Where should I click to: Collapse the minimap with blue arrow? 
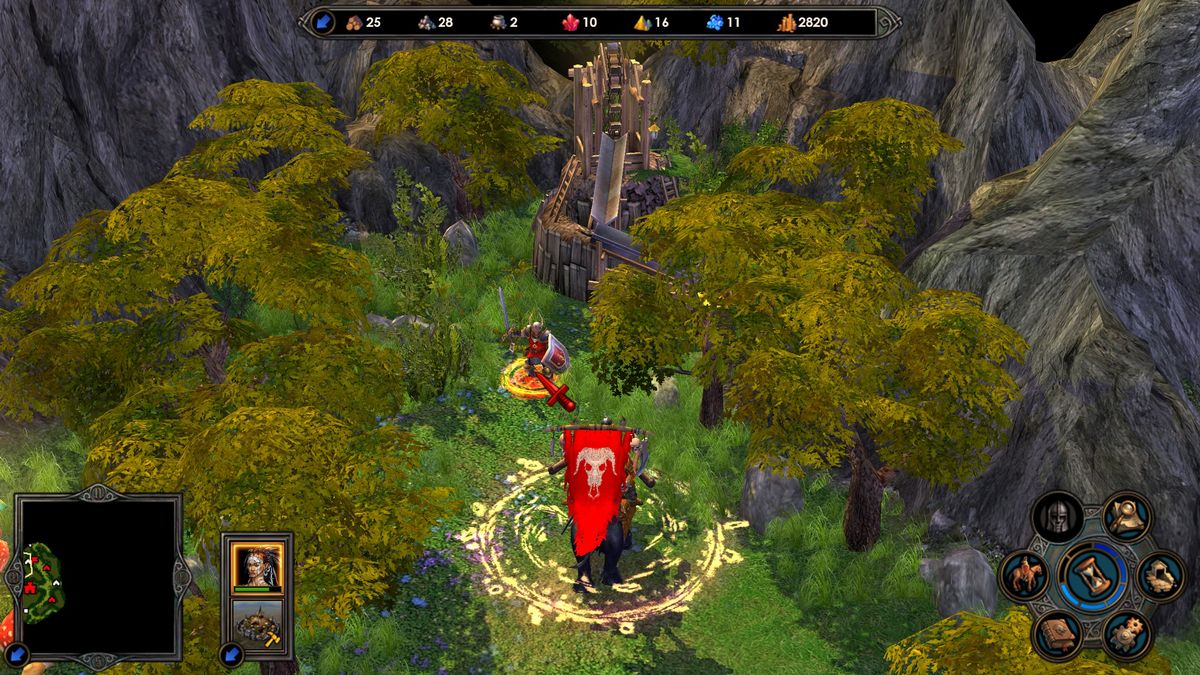[17, 657]
